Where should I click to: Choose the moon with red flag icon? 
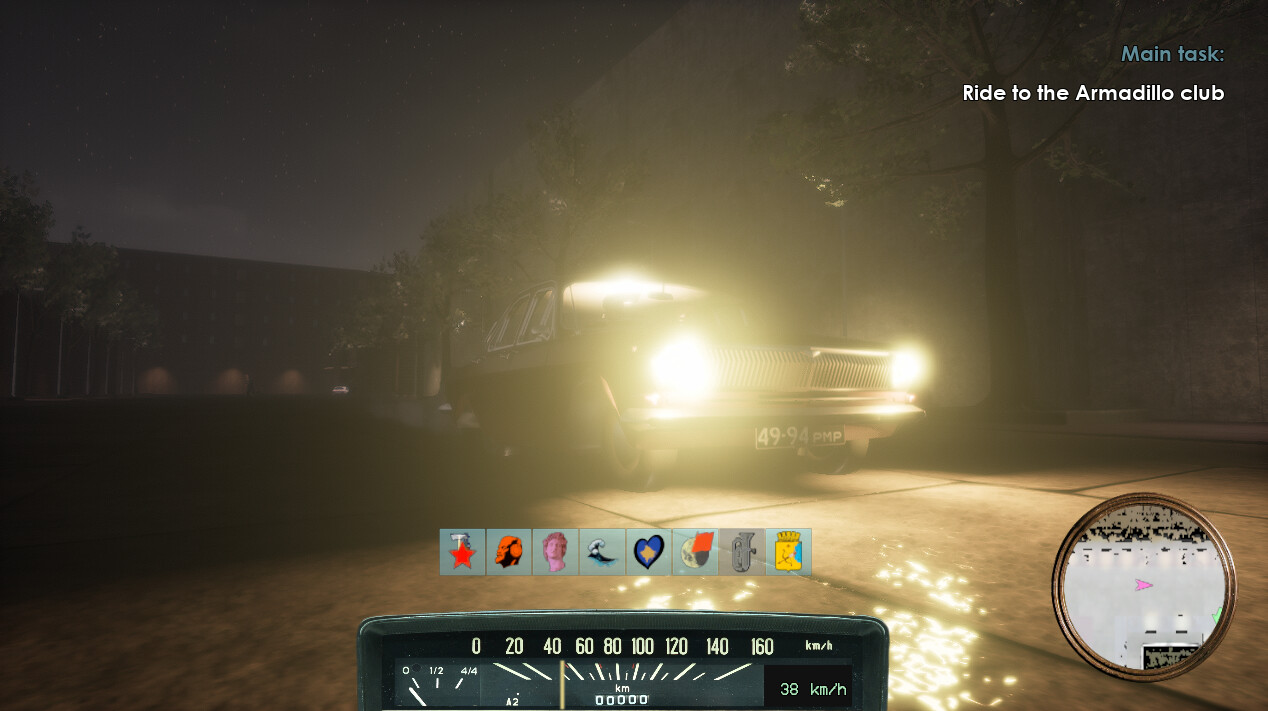click(695, 552)
